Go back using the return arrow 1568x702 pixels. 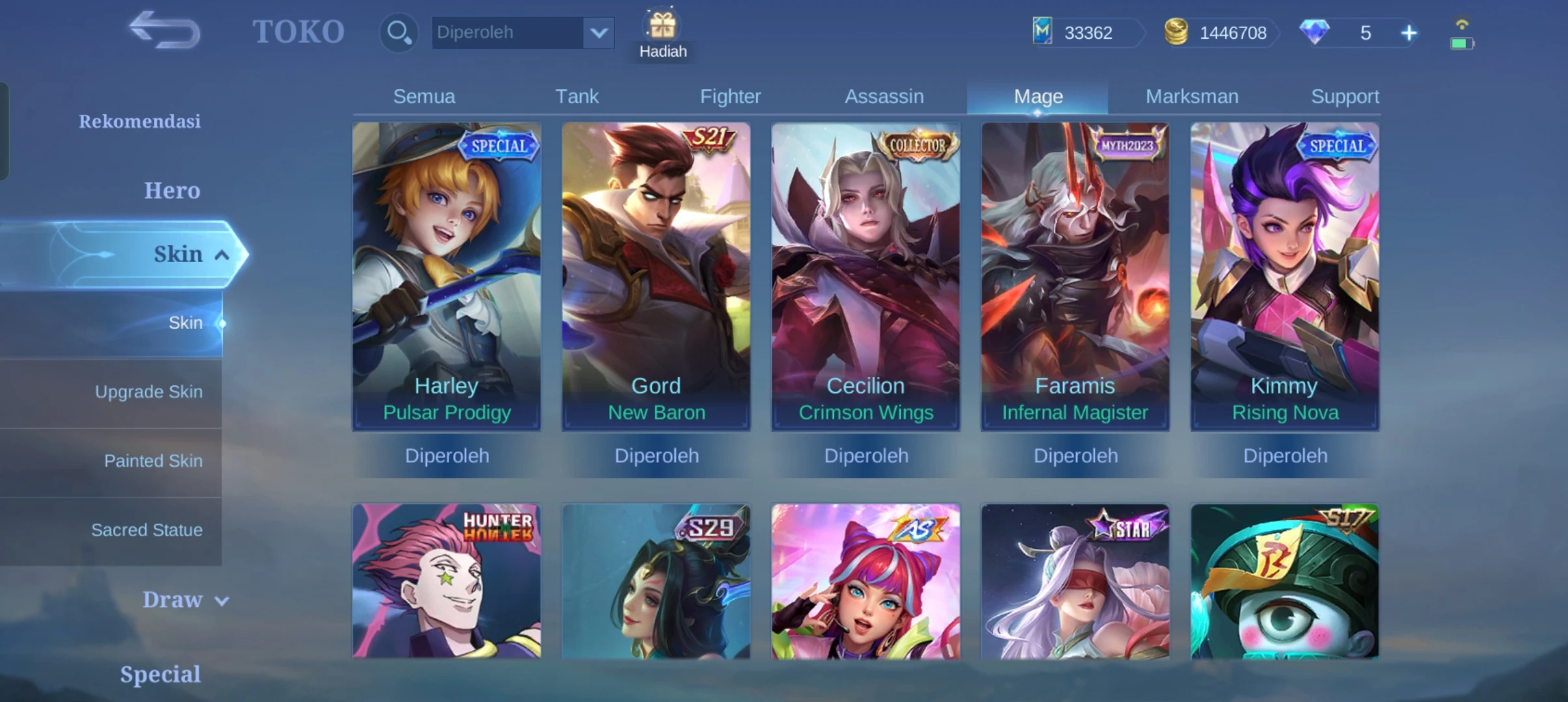click(164, 31)
